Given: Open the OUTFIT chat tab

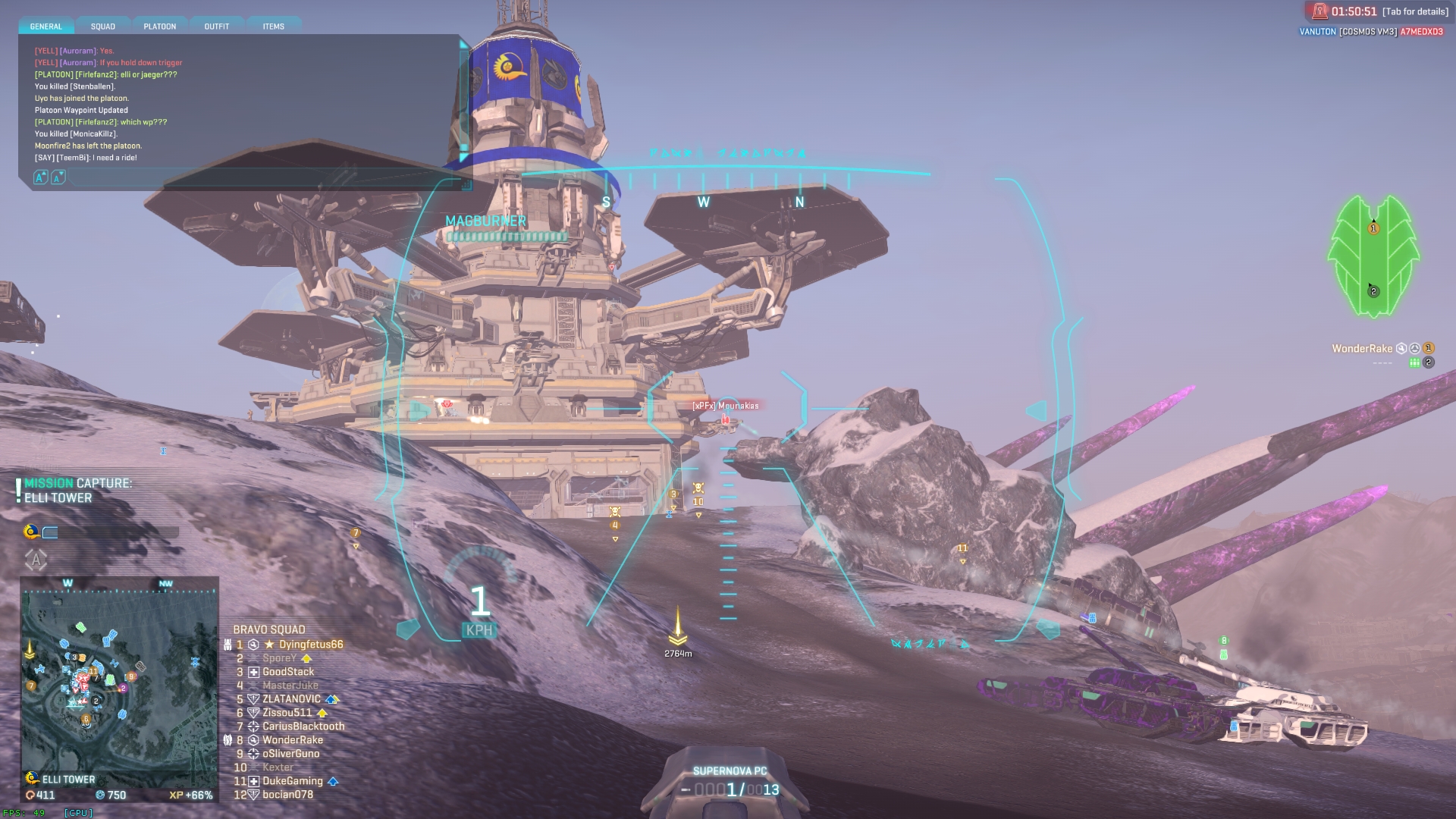Looking at the screenshot, I should (x=216, y=26).
